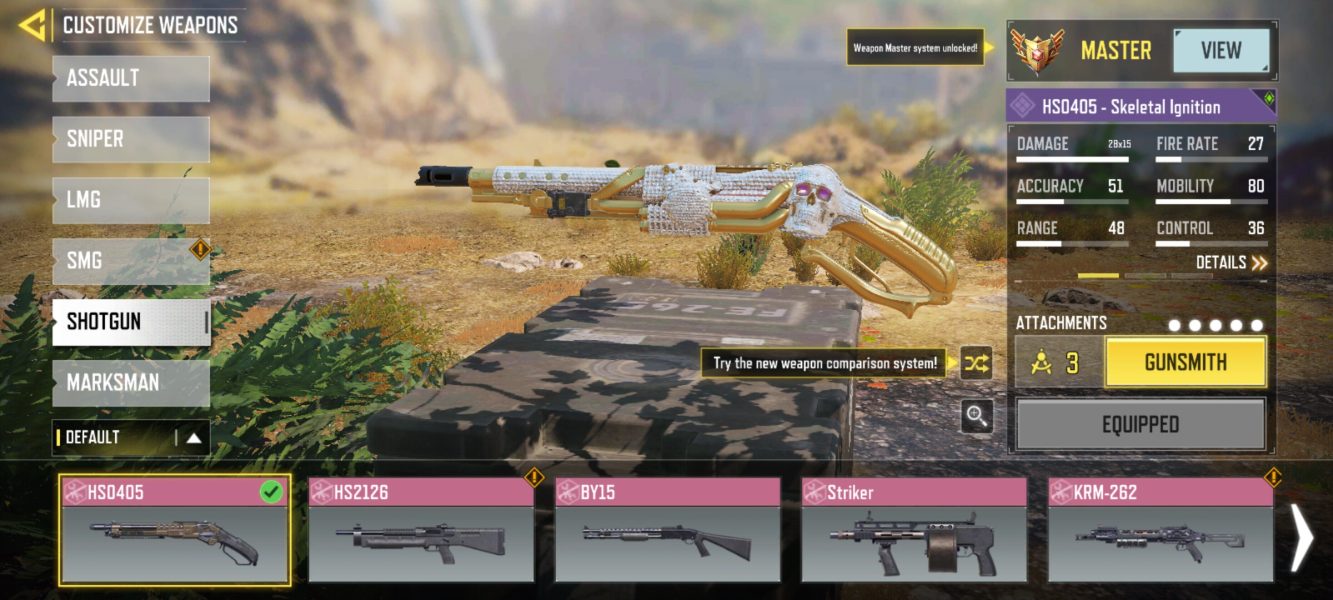Switch to the Assault weapon category
The width and height of the screenshot is (1333, 600).
tap(131, 78)
